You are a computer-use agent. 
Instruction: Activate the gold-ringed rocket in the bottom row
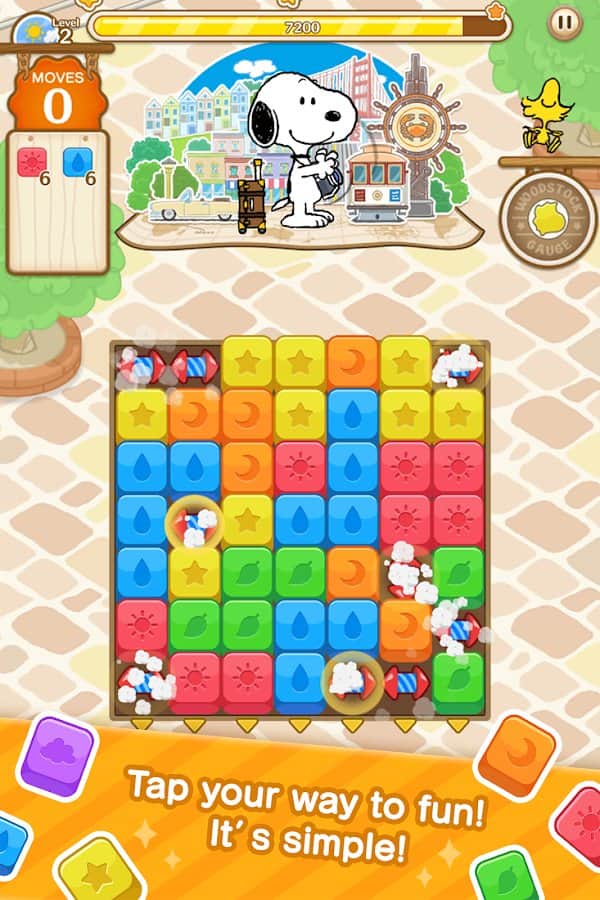click(x=352, y=680)
